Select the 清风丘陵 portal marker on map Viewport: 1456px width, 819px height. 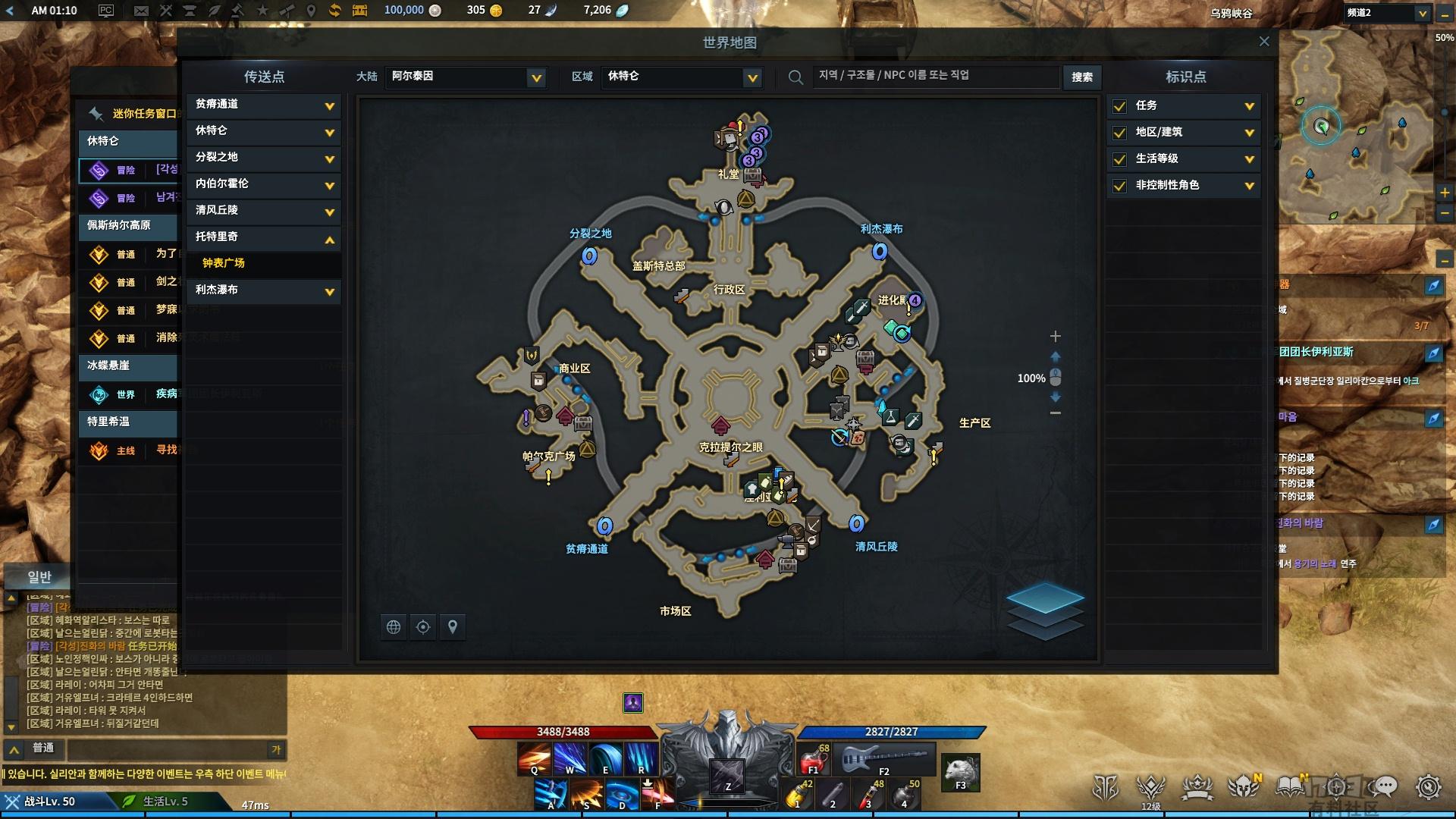(x=856, y=523)
